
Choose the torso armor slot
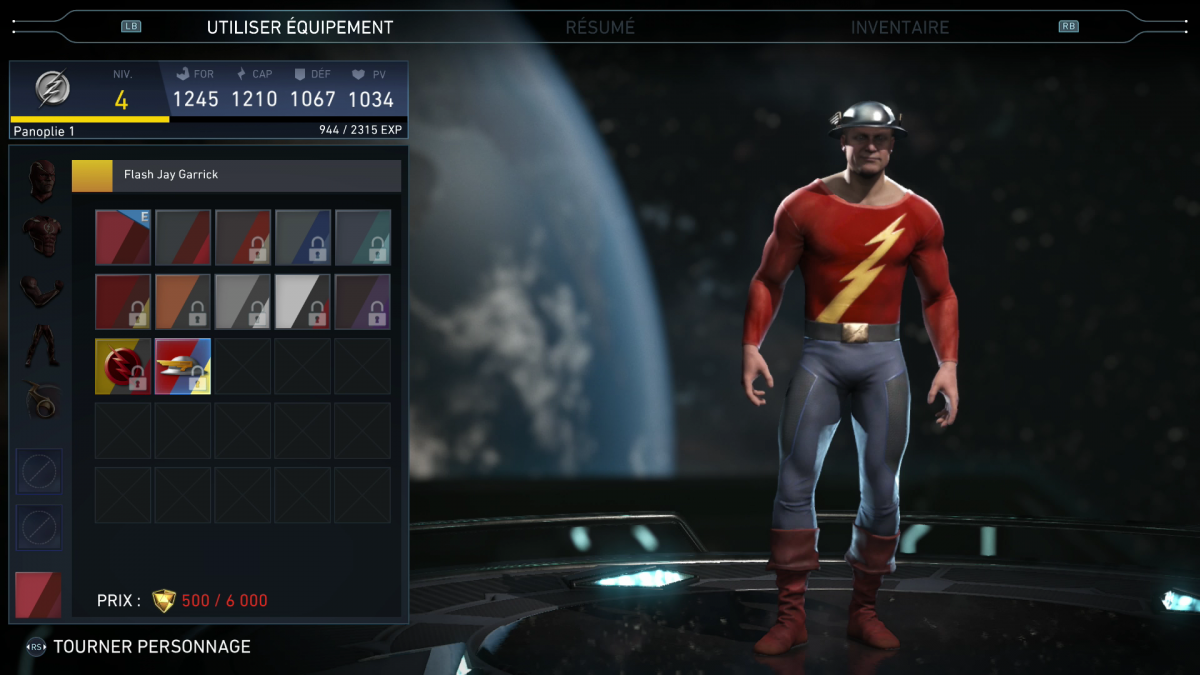(x=42, y=236)
